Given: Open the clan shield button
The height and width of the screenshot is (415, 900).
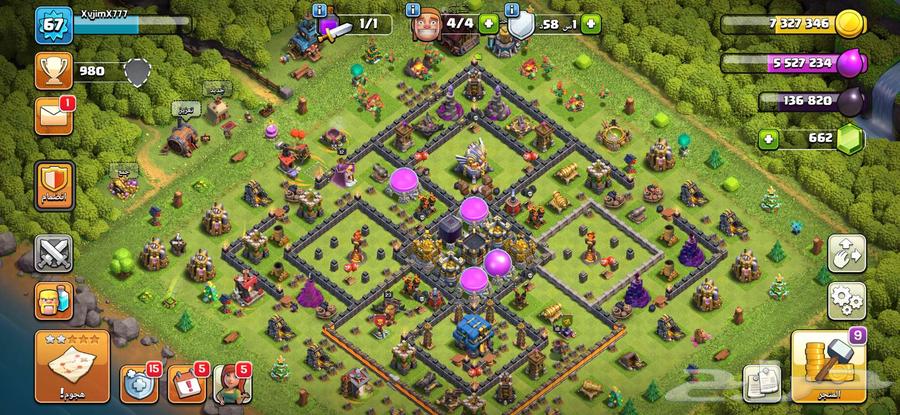Looking at the screenshot, I should (x=51, y=183).
